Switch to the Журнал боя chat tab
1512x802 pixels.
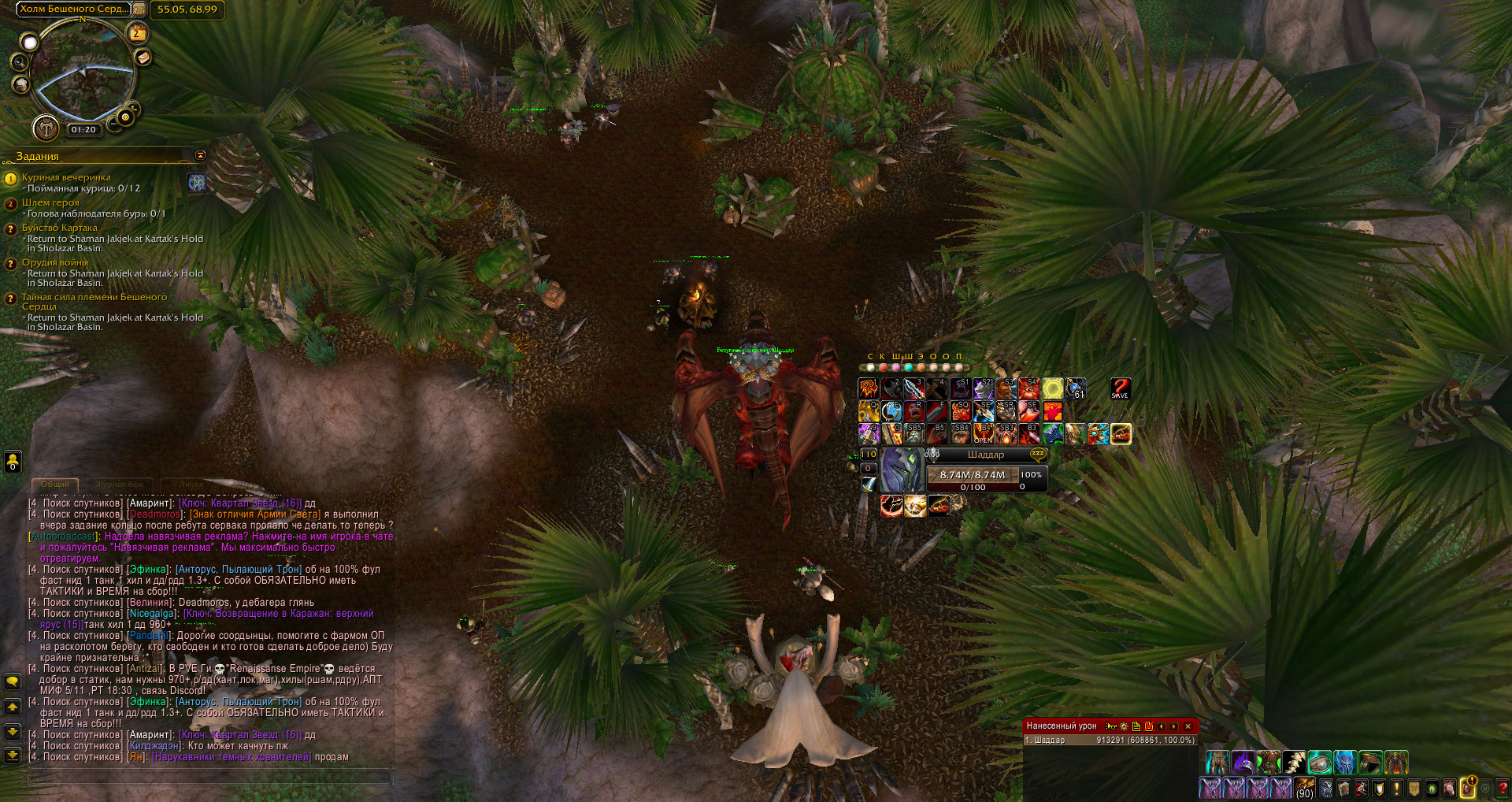pyautogui.click(x=119, y=484)
